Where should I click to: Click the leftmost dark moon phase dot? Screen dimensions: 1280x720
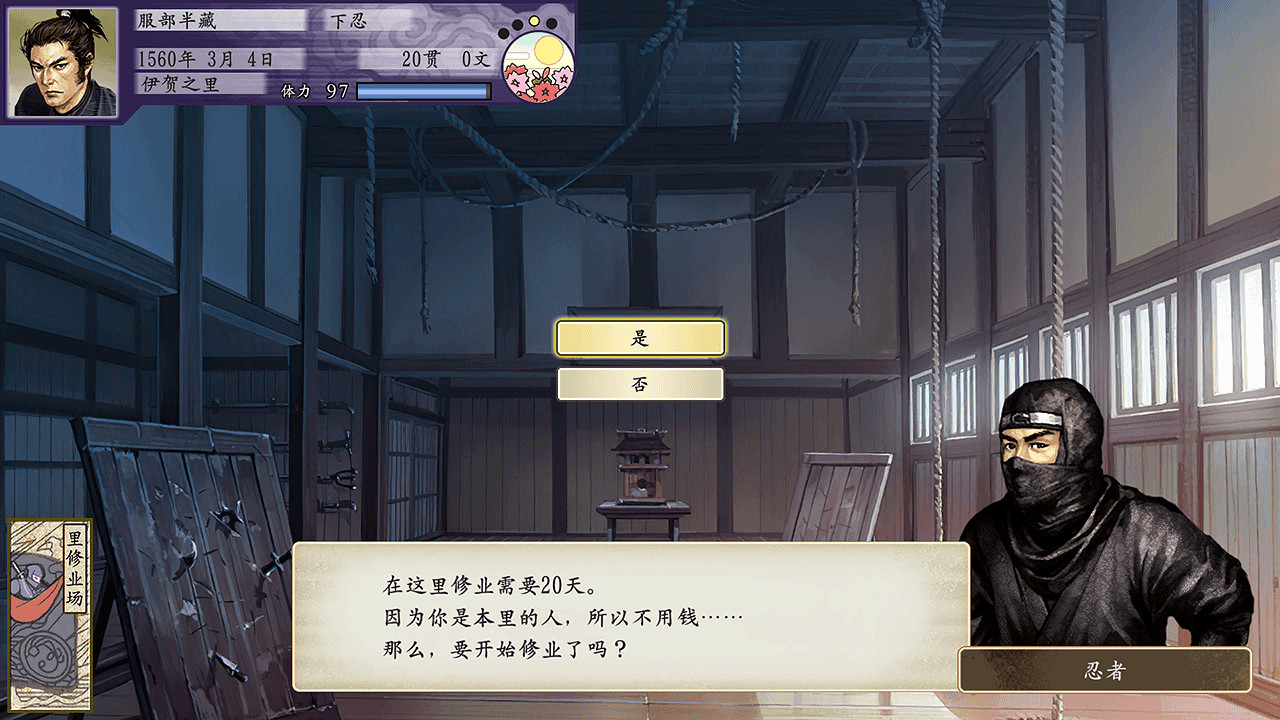[503, 34]
